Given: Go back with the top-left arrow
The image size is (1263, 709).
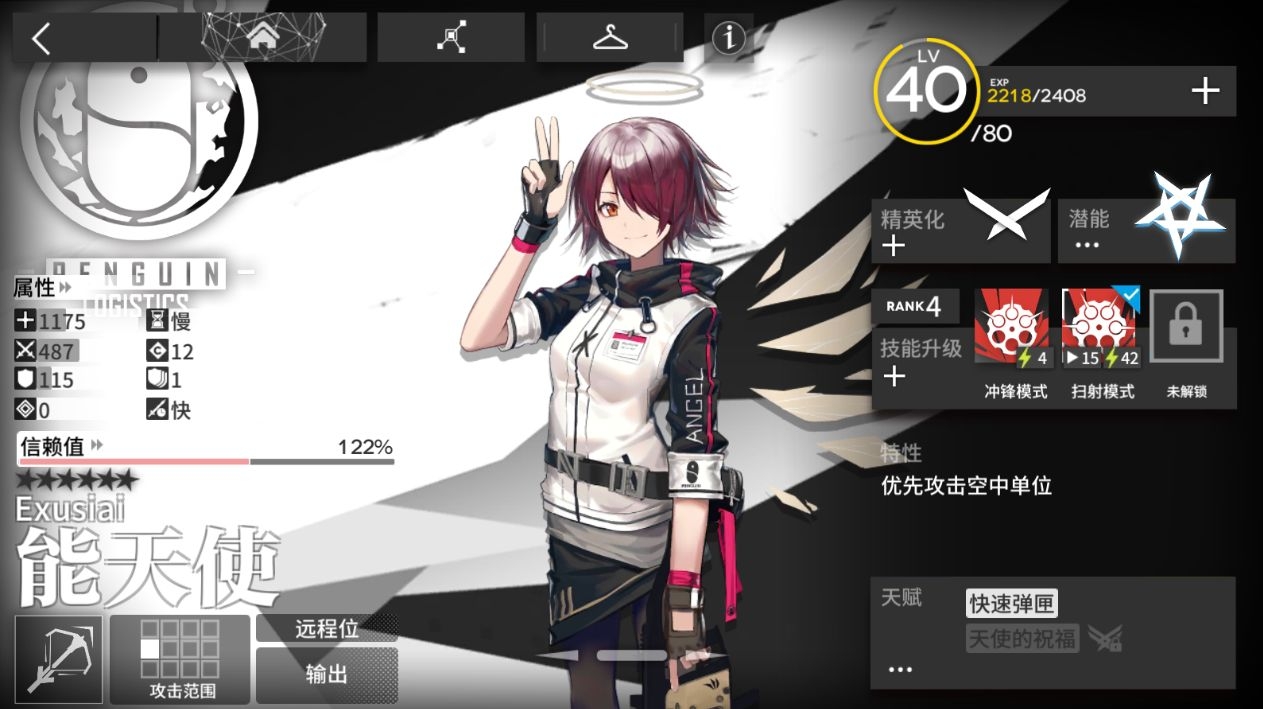Looking at the screenshot, I should coord(41,39).
